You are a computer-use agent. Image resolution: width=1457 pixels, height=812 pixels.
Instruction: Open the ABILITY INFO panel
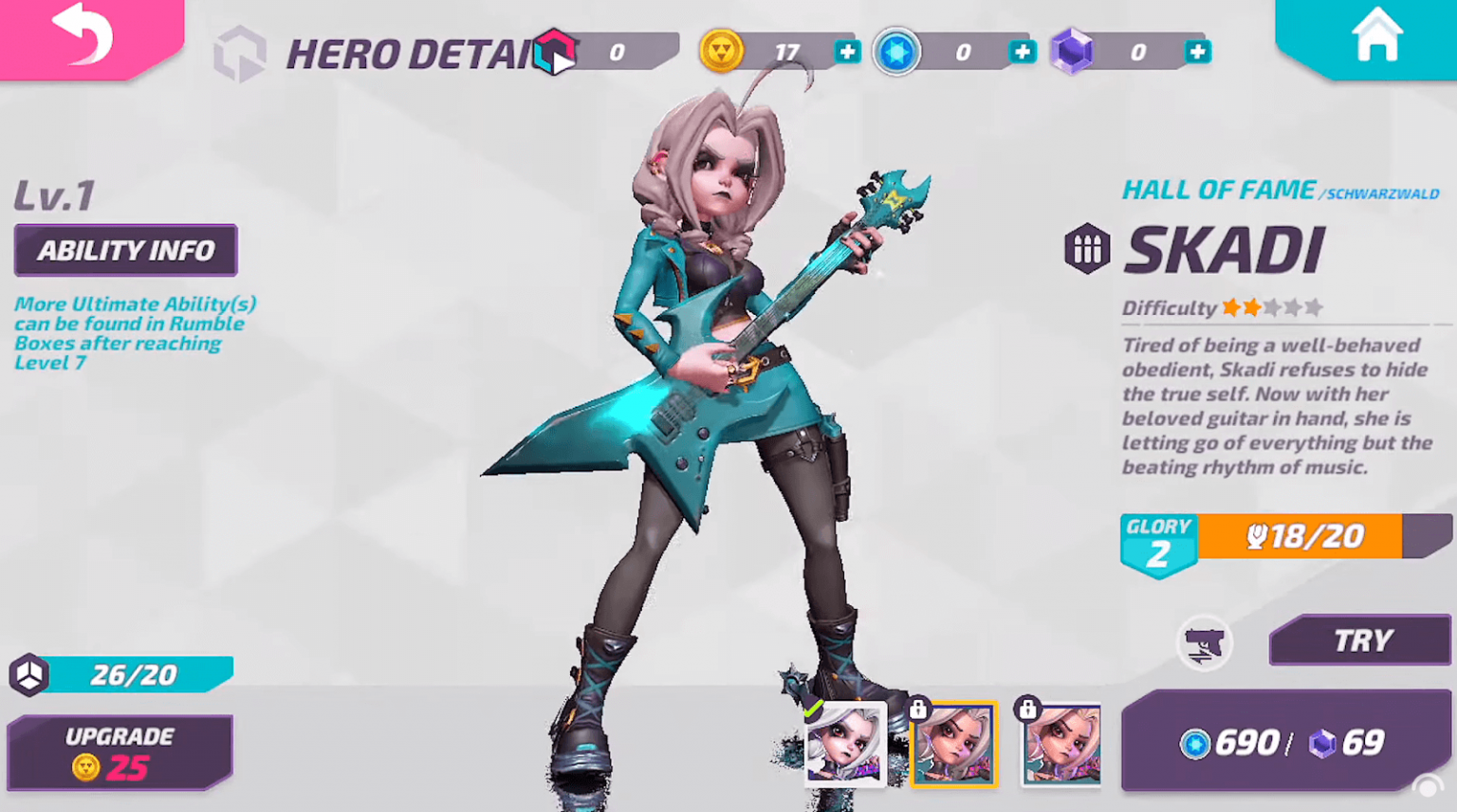(125, 249)
